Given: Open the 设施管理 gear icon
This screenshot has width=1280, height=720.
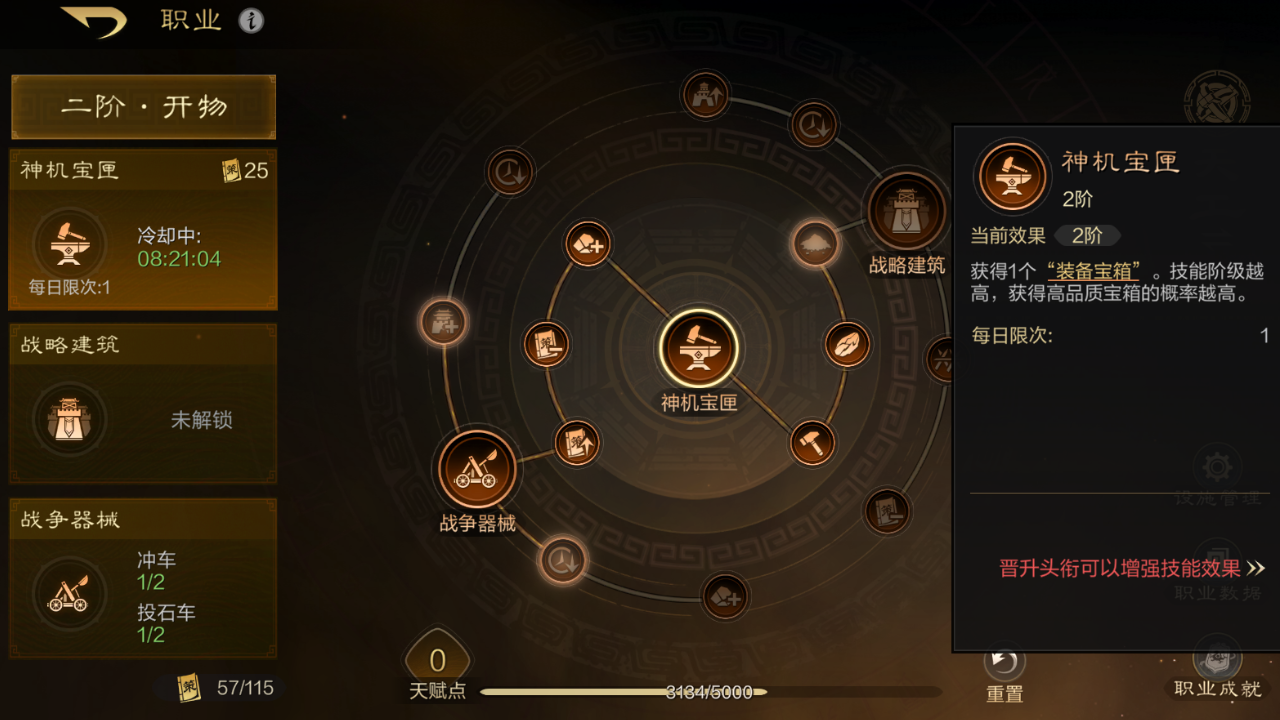Looking at the screenshot, I should (1214, 467).
